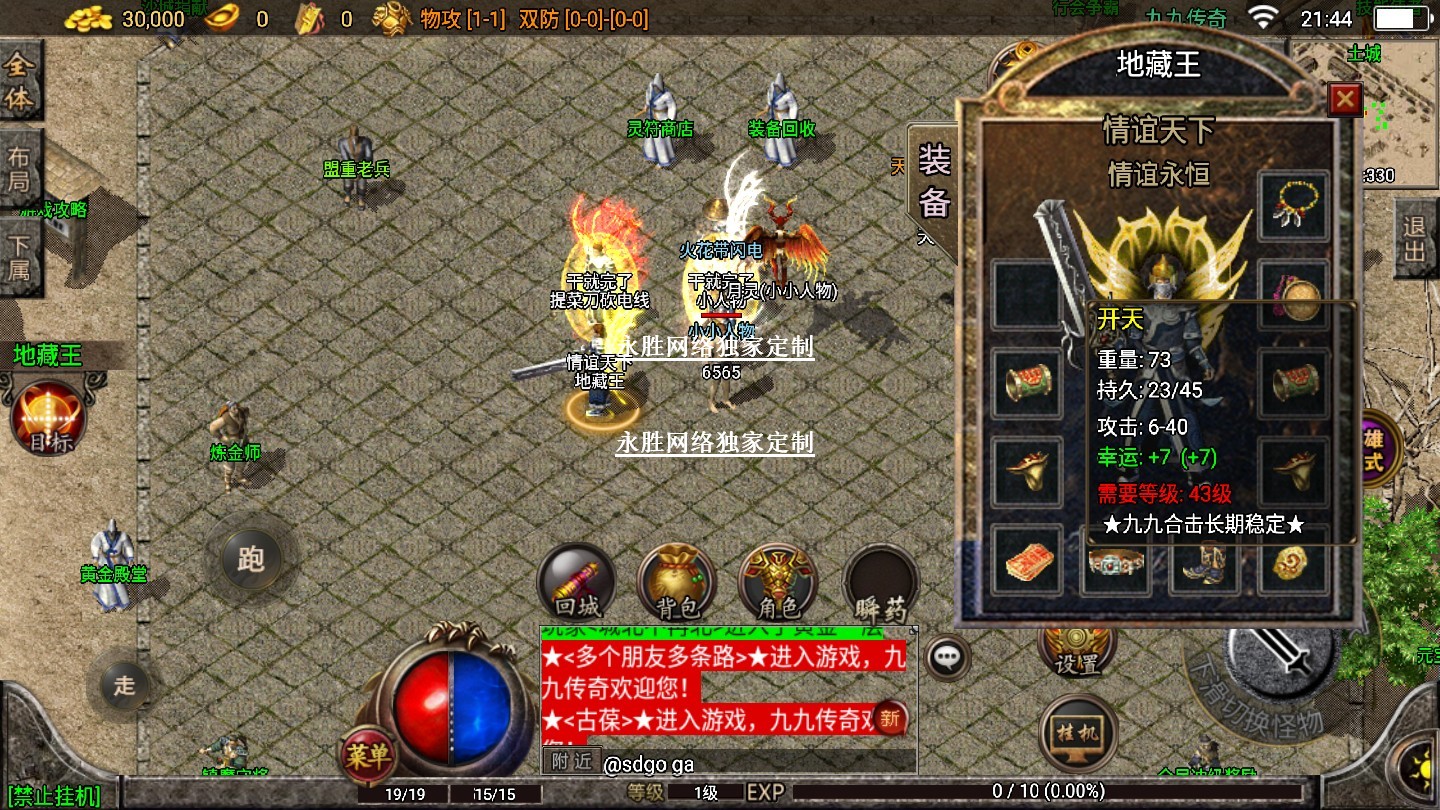Open the 角色 character sheet
This screenshot has height=810, width=1440.
[779, 581]
